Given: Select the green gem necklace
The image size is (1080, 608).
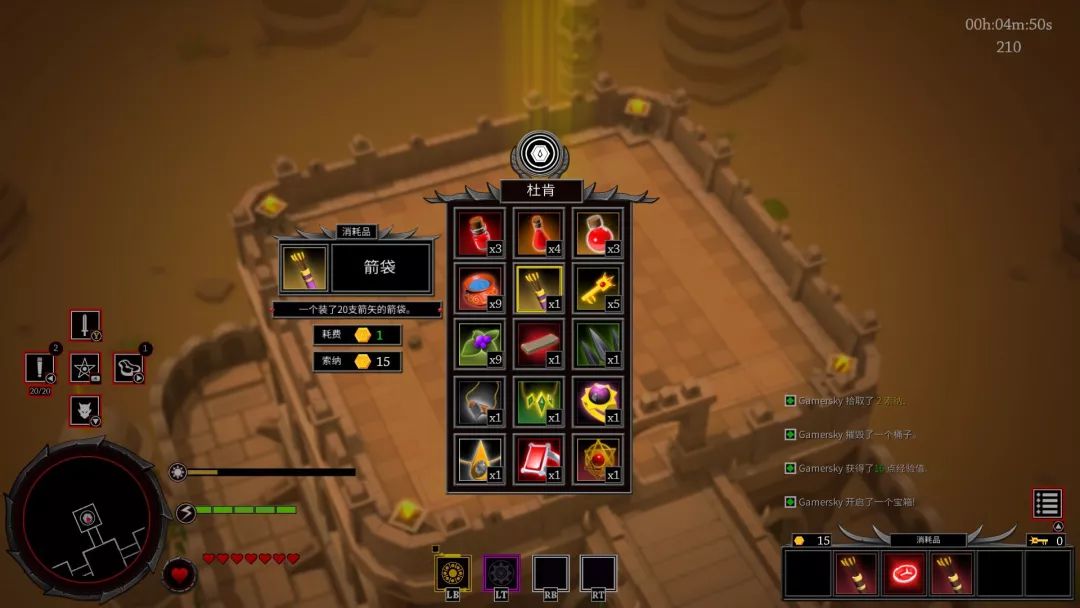Looking at the screenshot, I should [x=539, y=402].
